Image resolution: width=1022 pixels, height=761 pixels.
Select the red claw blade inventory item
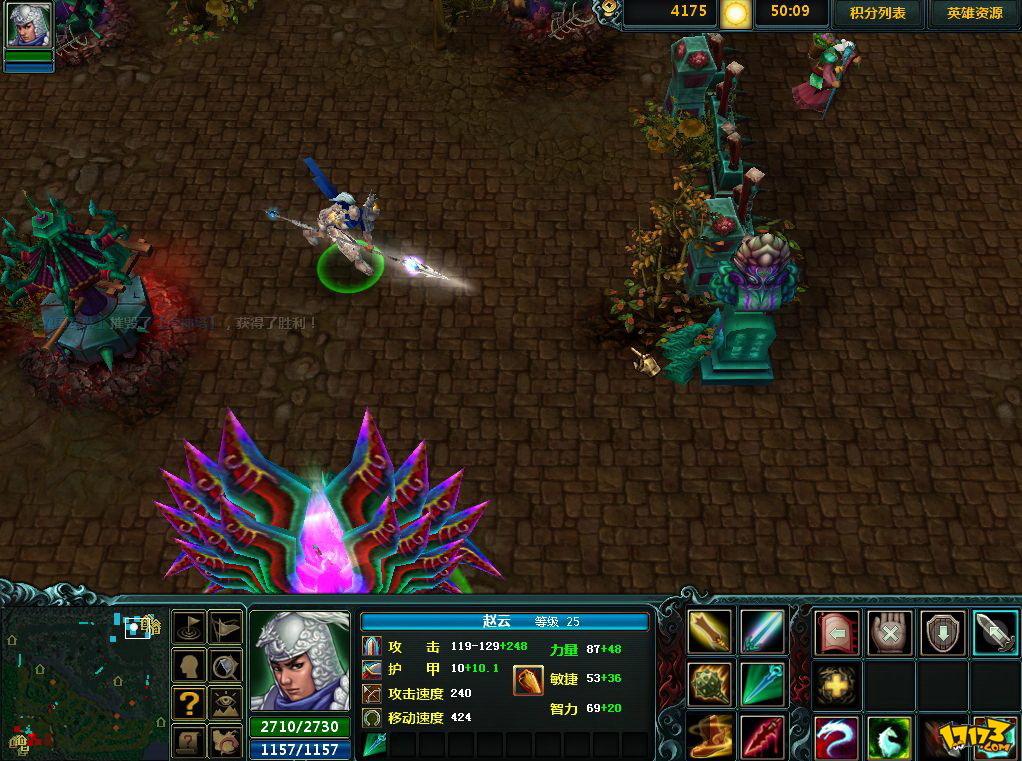[x=762, y=736]
